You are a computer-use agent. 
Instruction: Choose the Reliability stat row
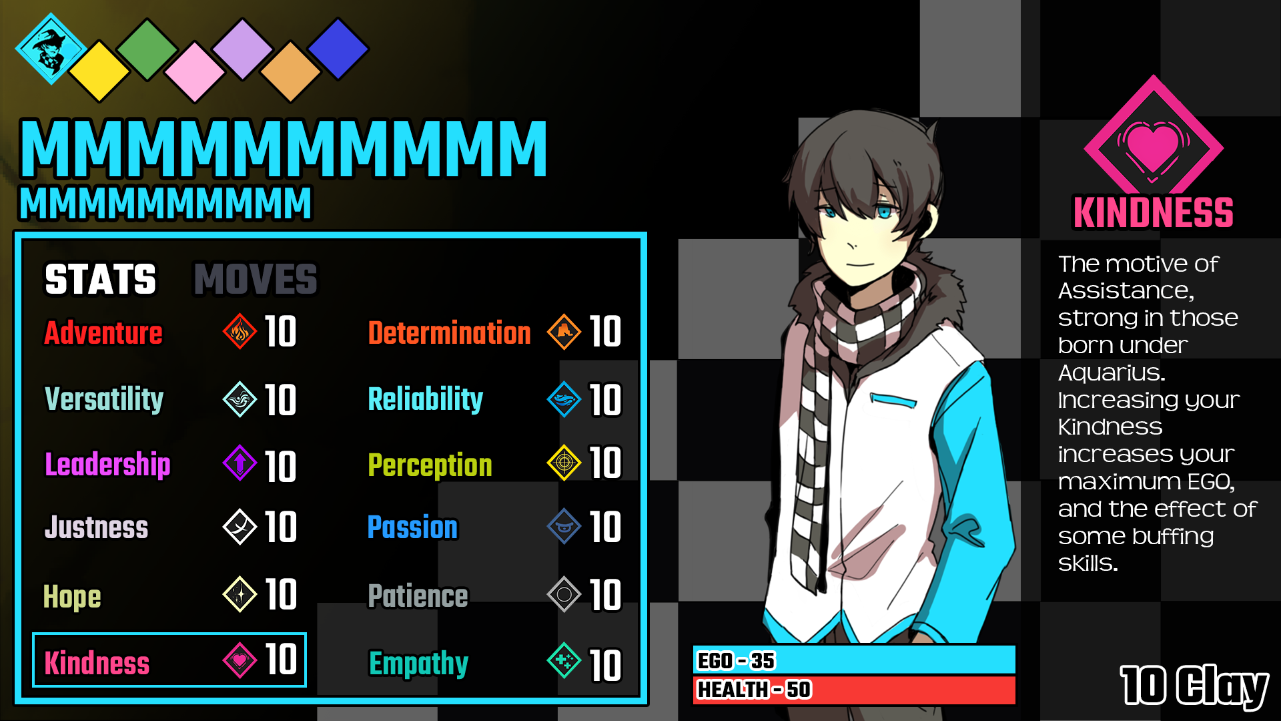point(426,399)
